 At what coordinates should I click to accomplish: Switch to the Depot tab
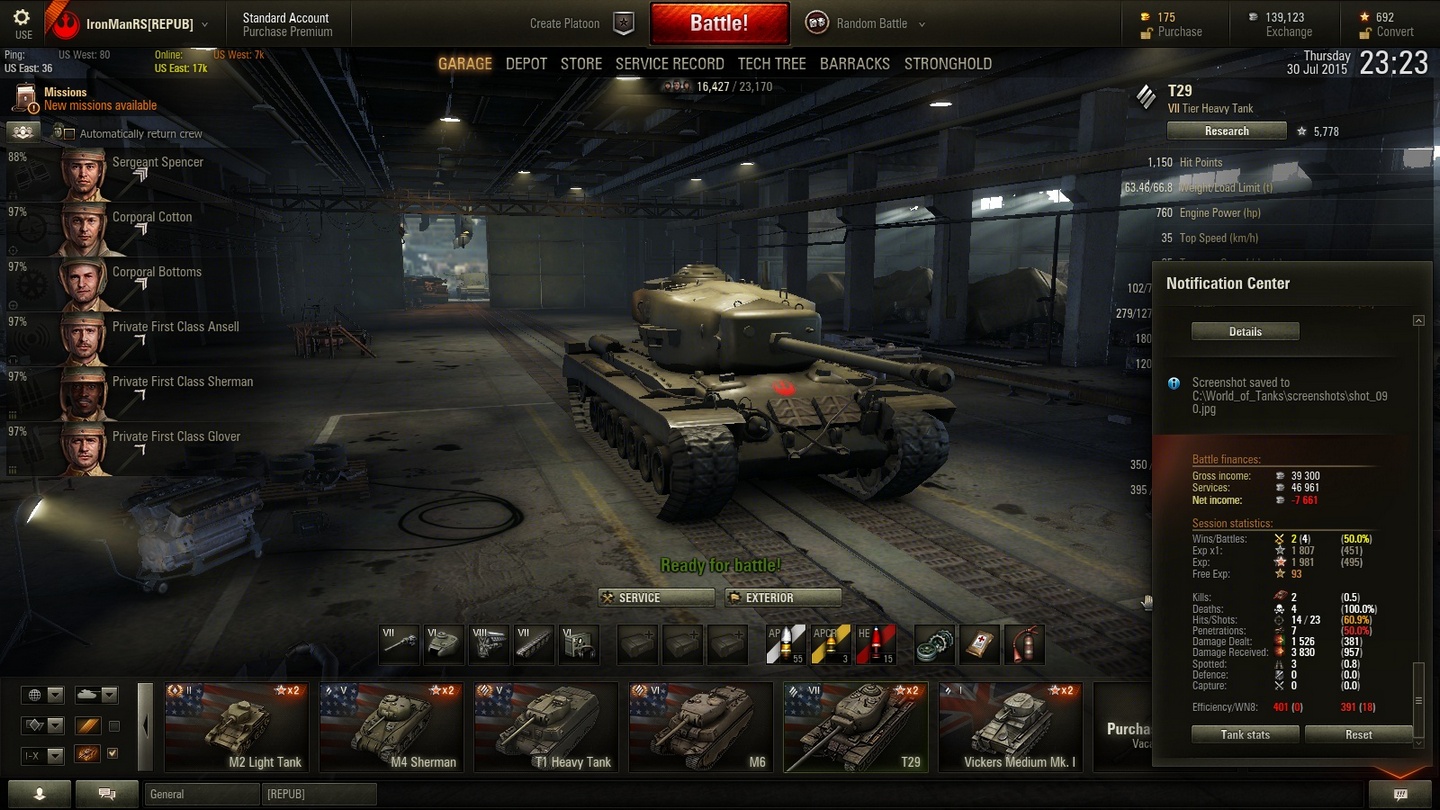point(526,64)
